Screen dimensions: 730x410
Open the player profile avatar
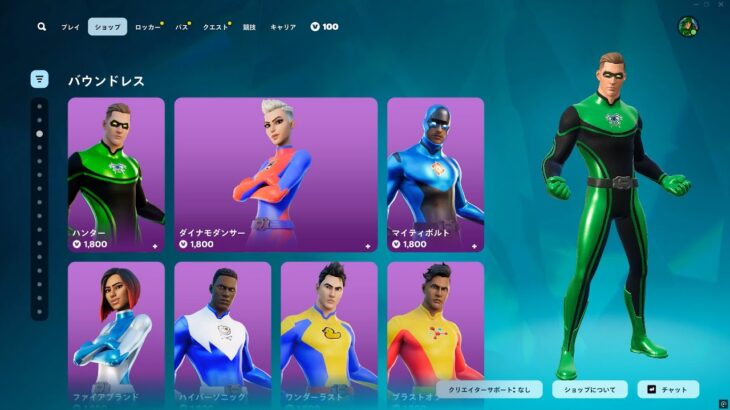point(688,27)
